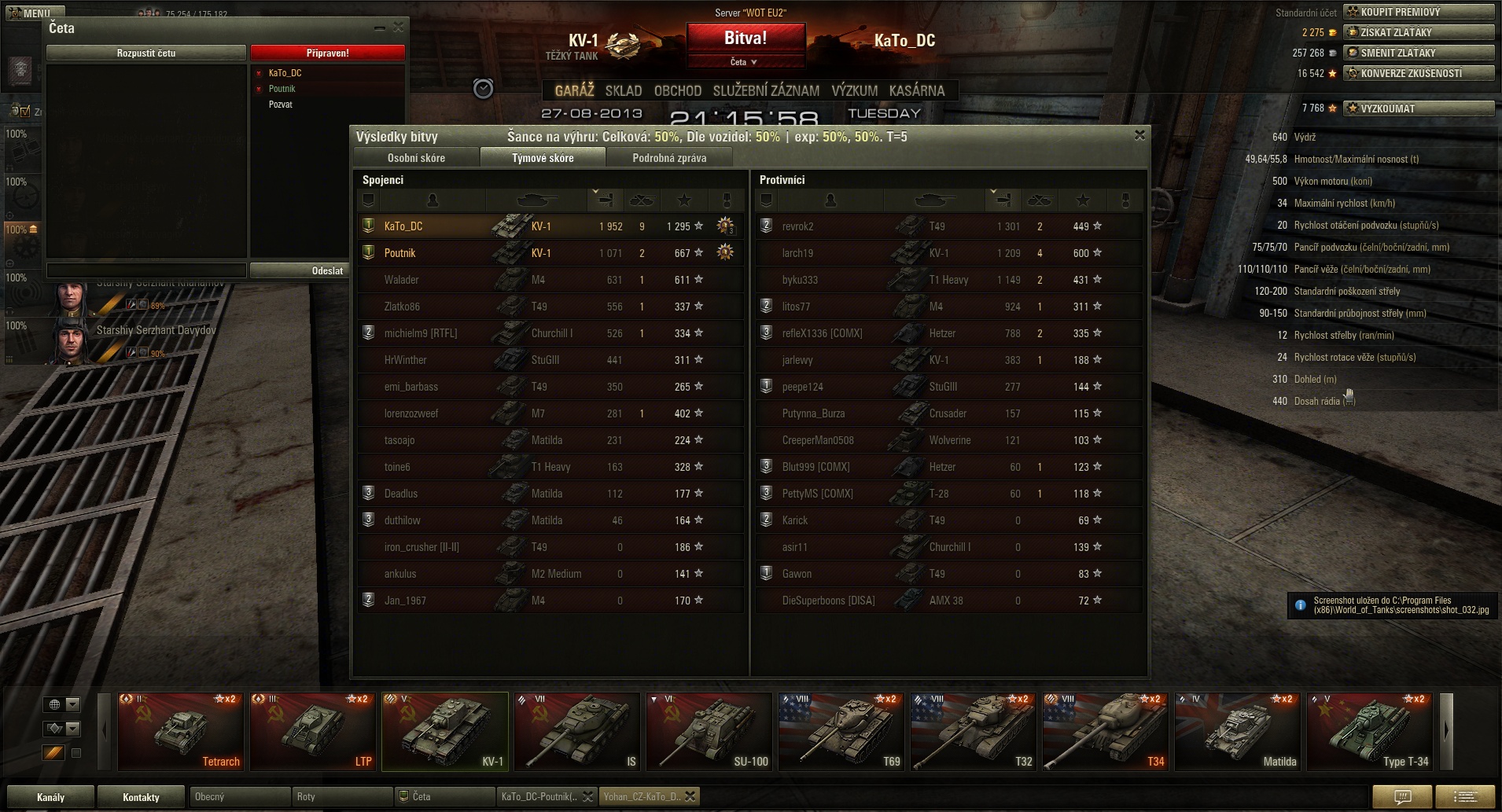Select player Poutnik in the allies list

[400, 253]
